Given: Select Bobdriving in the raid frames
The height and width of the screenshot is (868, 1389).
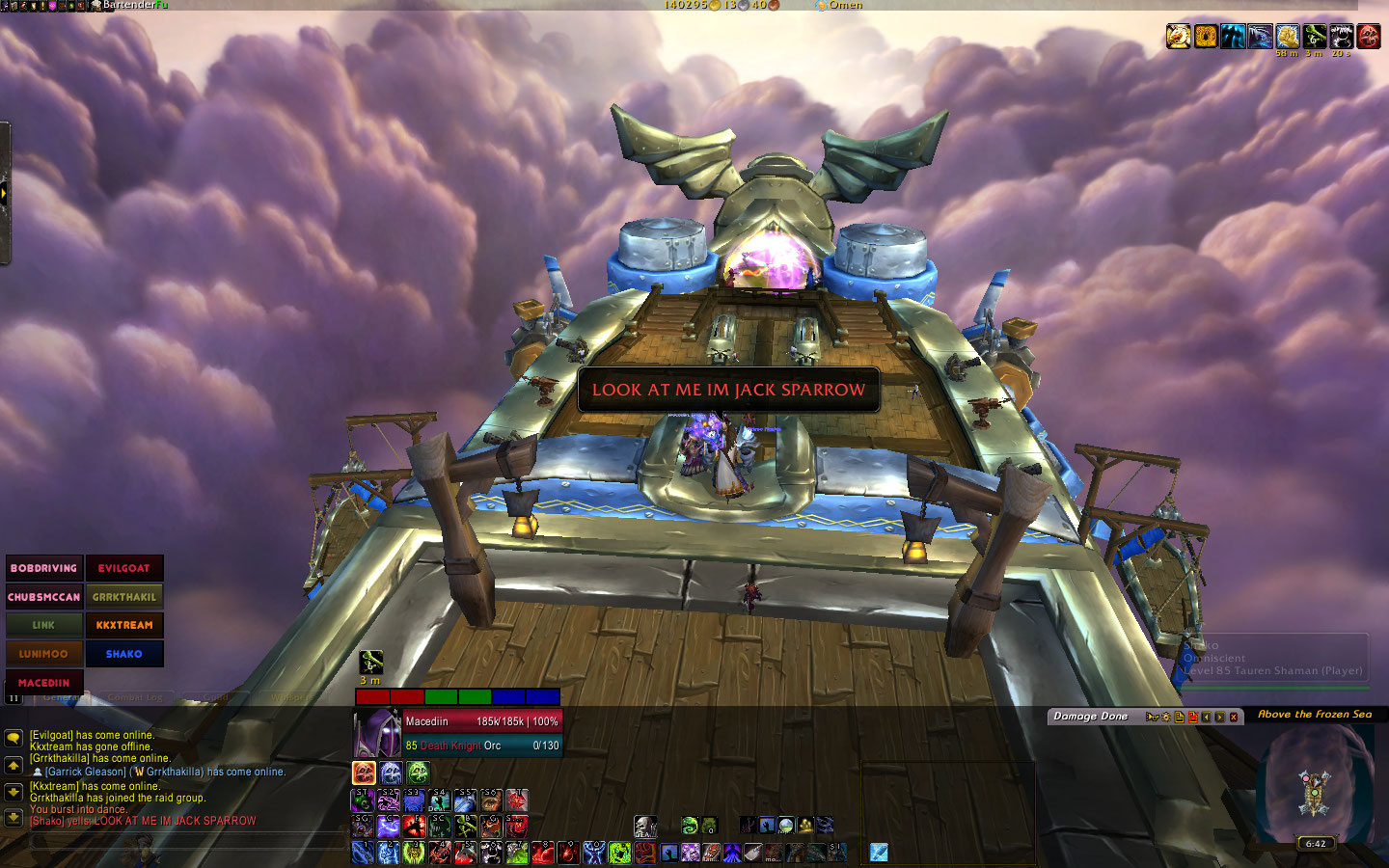Looking at the screenshot, I should (43, 568).
